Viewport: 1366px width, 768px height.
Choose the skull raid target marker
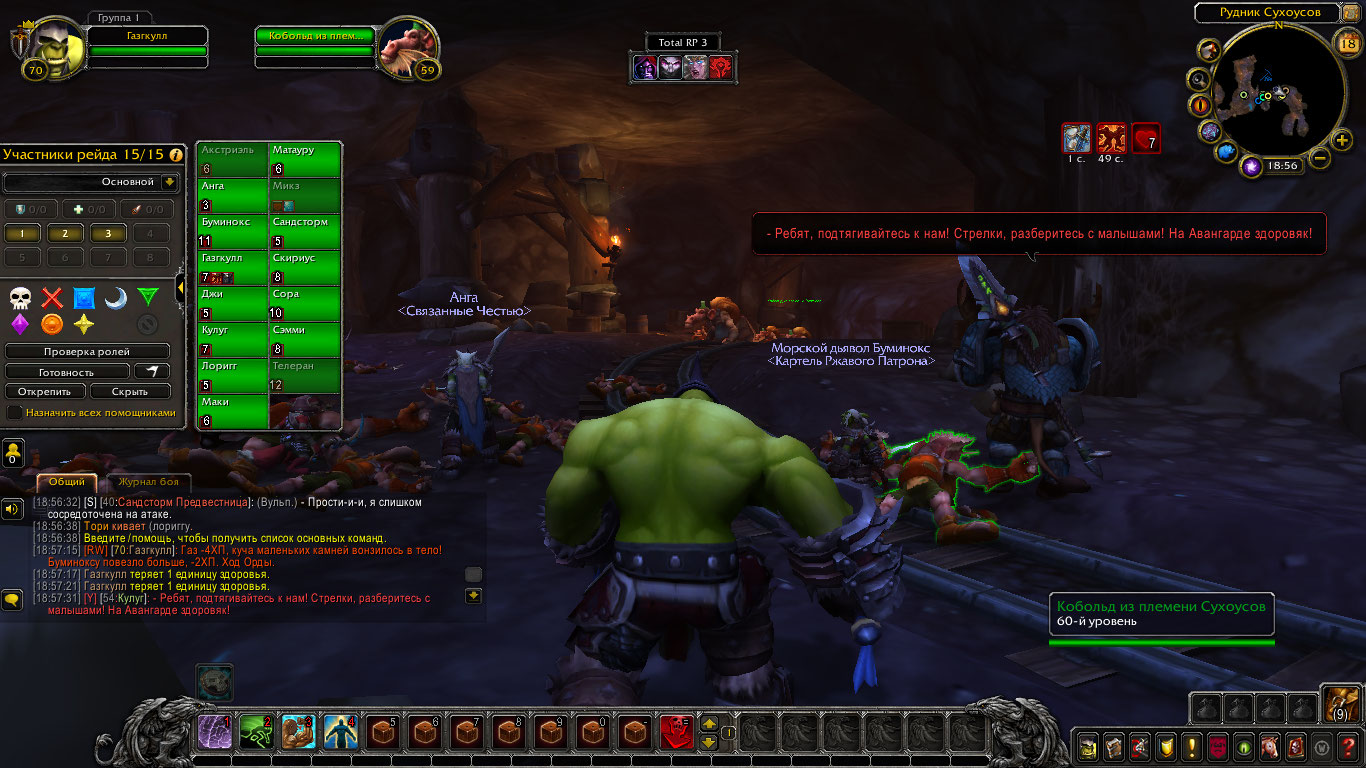pos(21,298)
